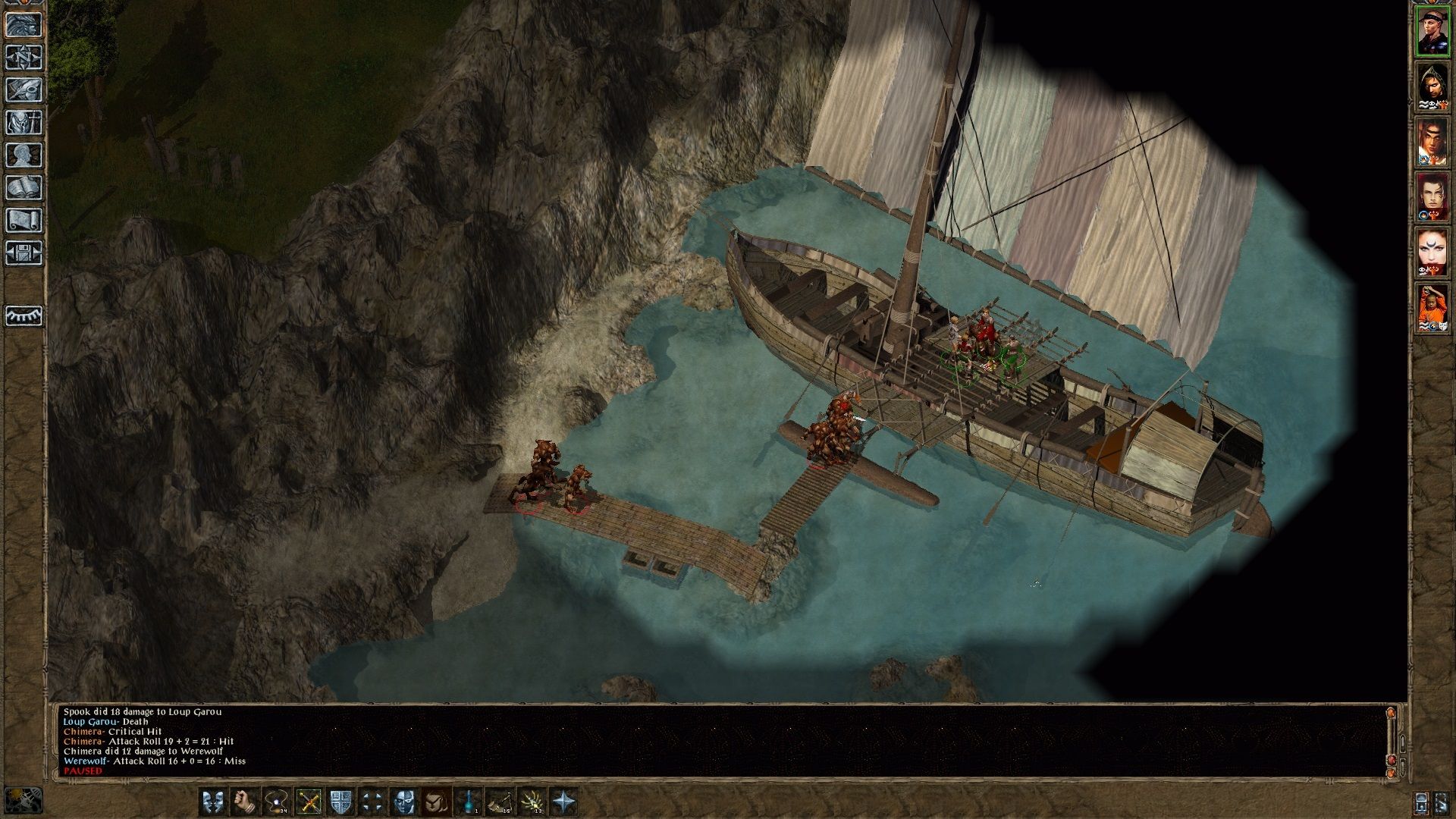Choose the fist weapon slot
The height and width of the screenshot is (819, 1456).
(243, 802)
